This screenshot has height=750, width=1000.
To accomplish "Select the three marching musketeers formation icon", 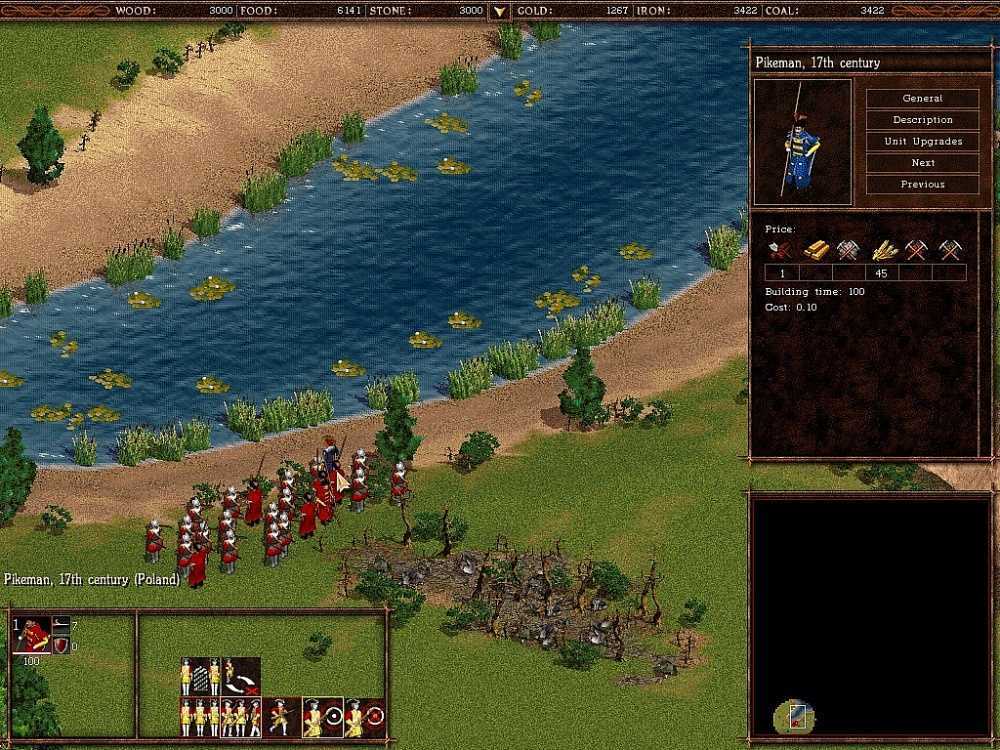I will (241, 716).
